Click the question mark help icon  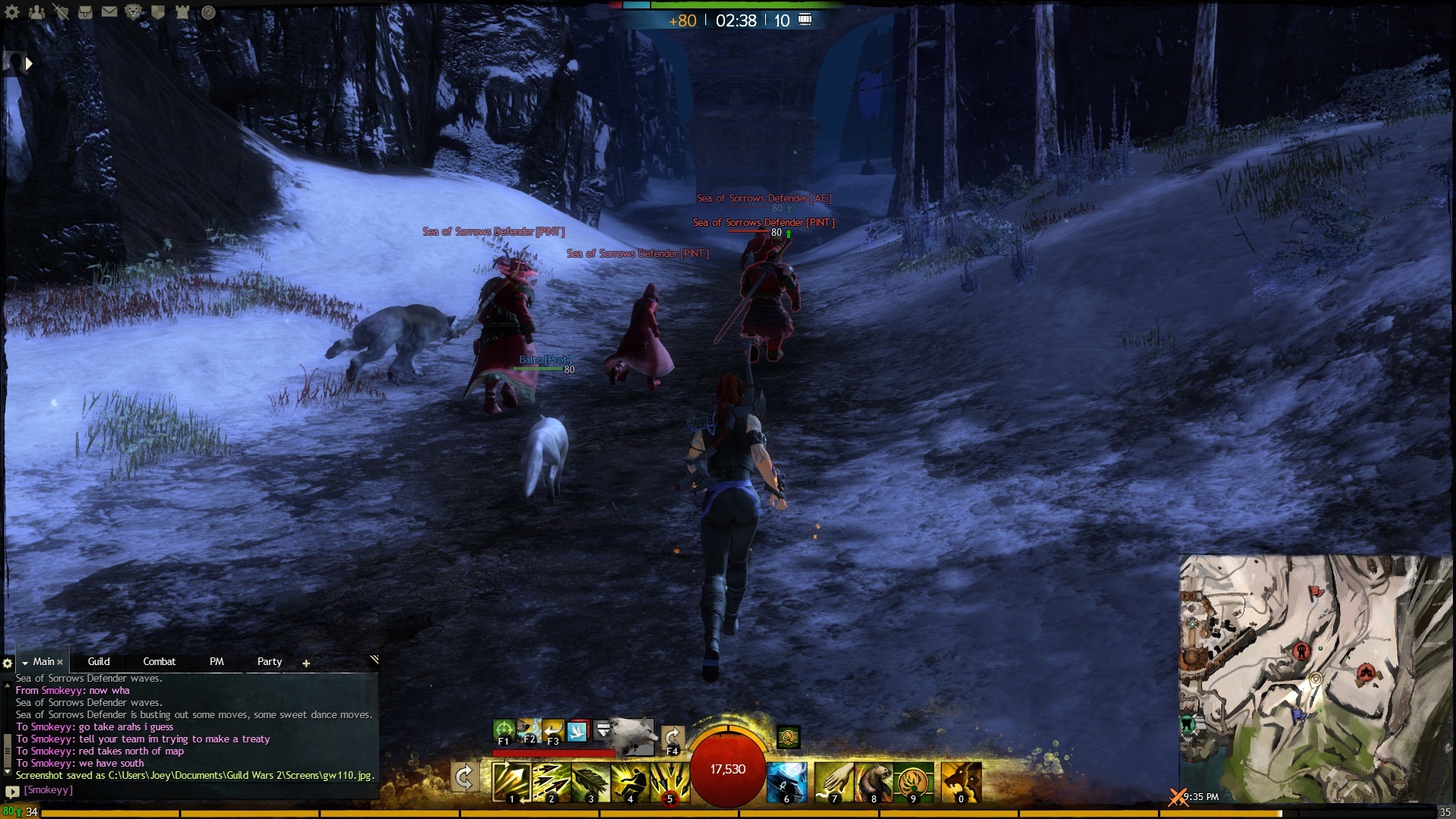pos(208,12)
